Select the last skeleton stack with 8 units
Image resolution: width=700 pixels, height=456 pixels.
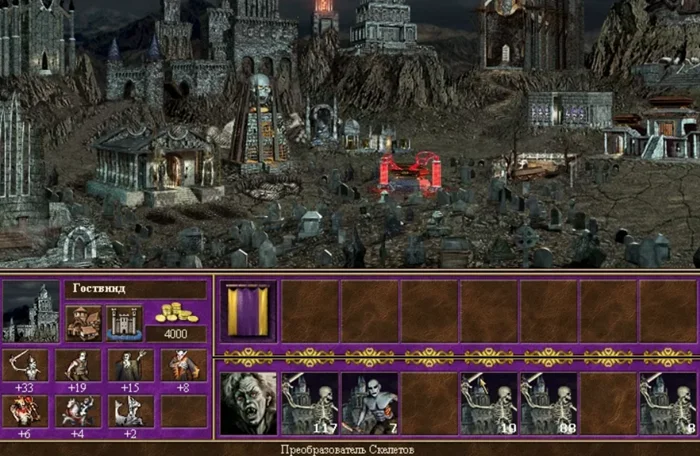coord(667,403)
